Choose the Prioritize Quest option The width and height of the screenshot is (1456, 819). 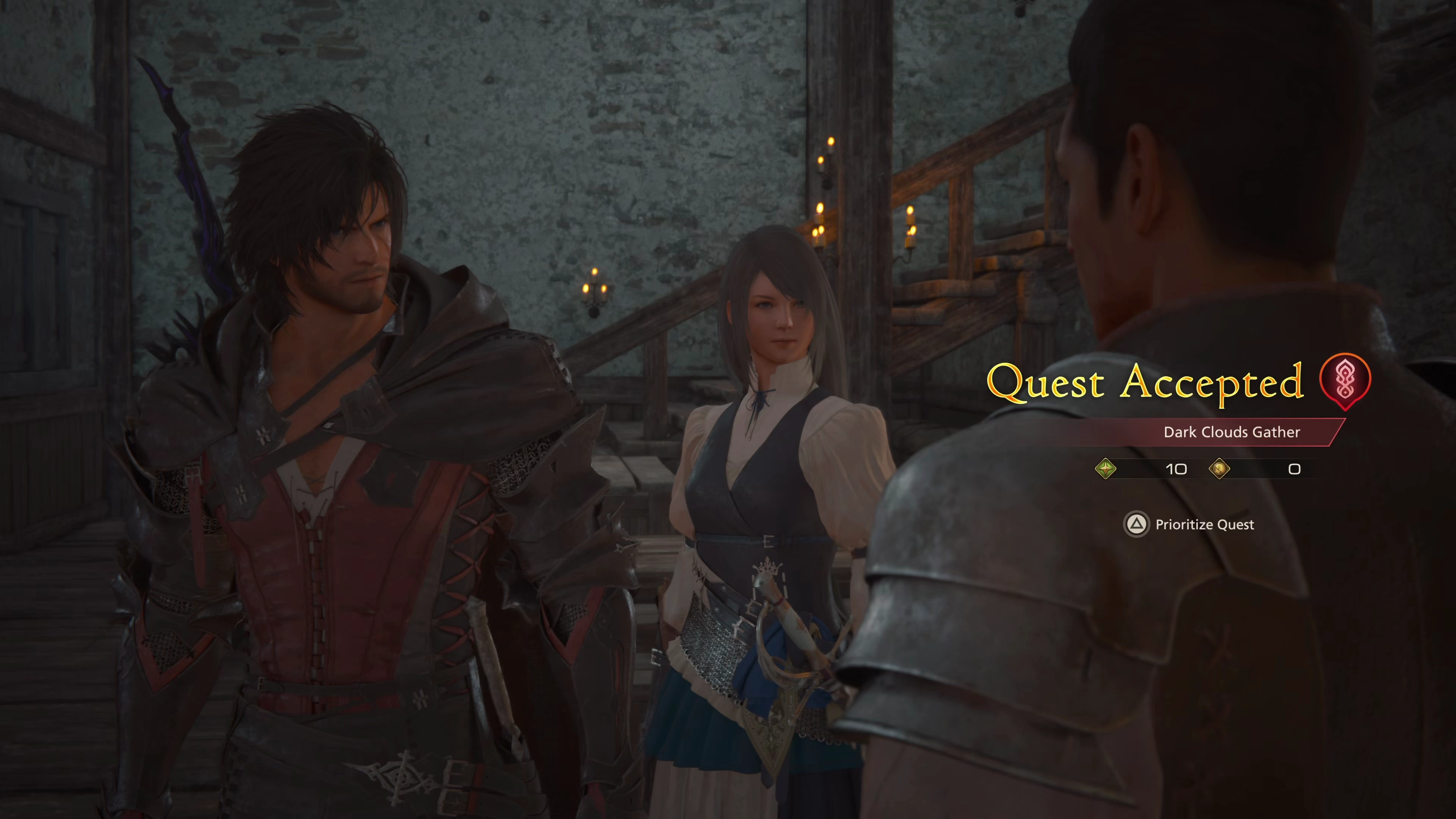pos(1189,524)
